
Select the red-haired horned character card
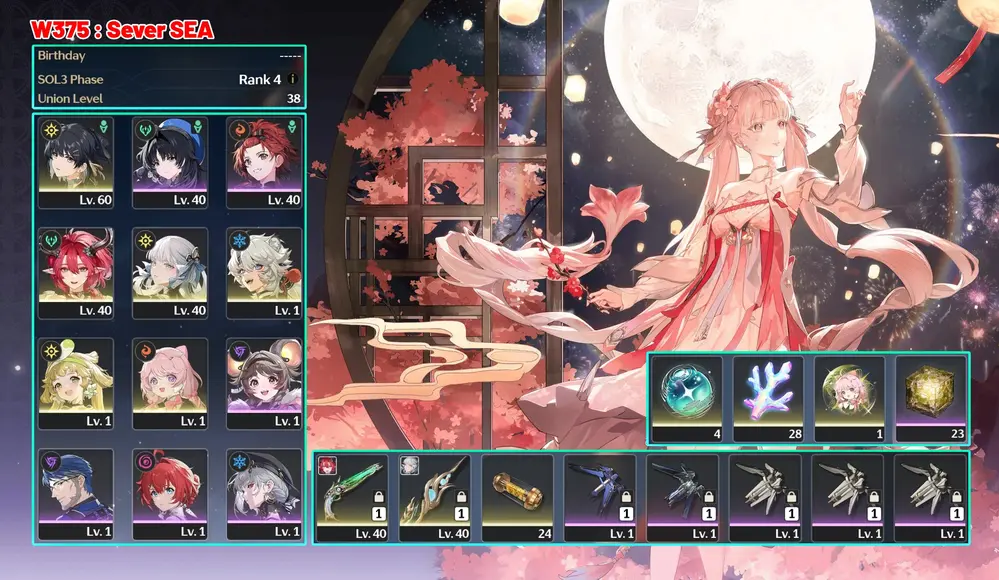pyautogui.click(x=76, y=272)
